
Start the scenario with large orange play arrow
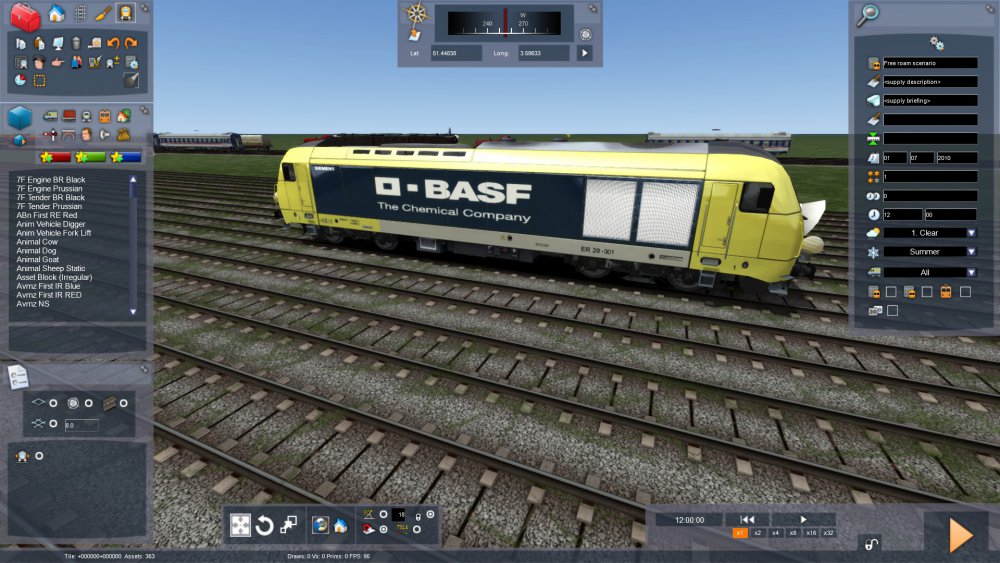960,536
